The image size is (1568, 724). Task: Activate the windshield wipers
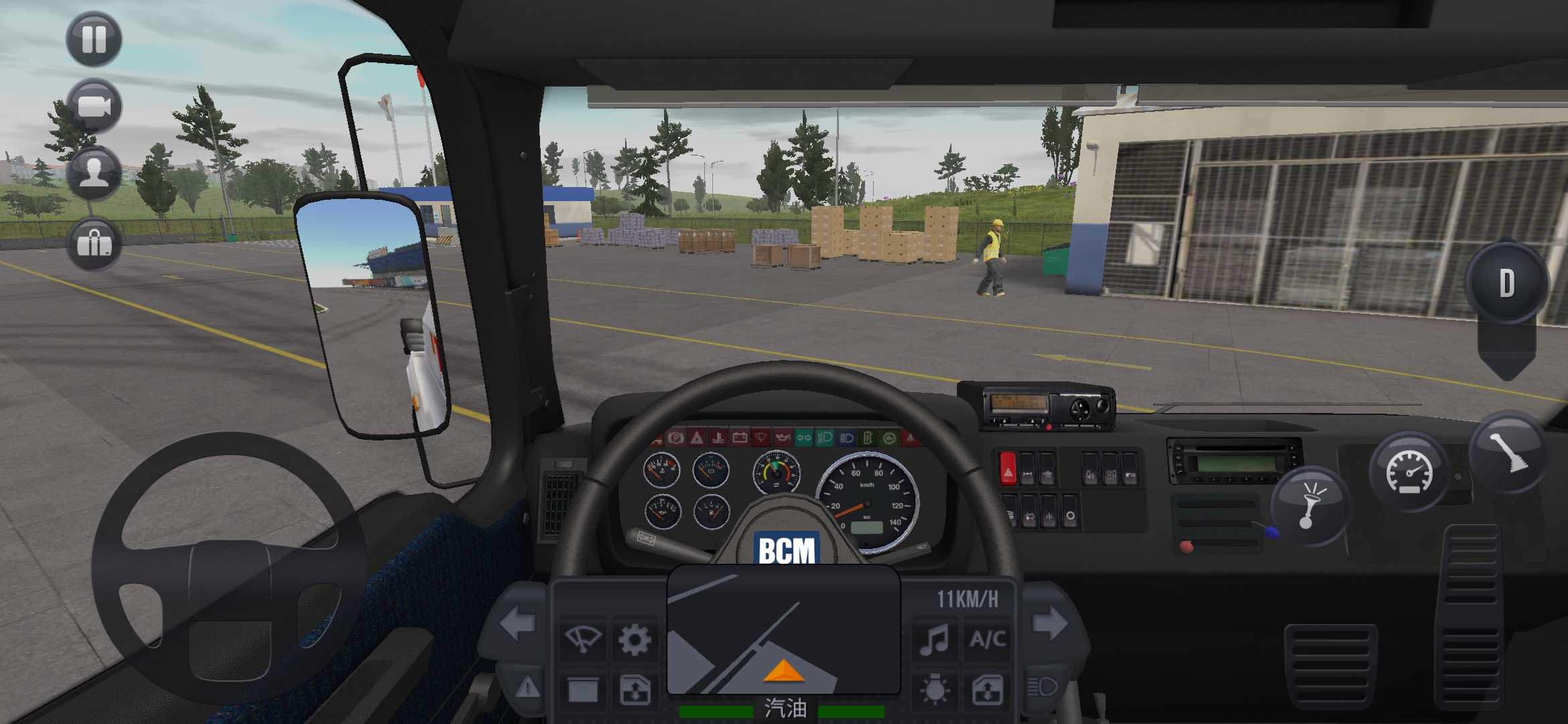point(582,639)
